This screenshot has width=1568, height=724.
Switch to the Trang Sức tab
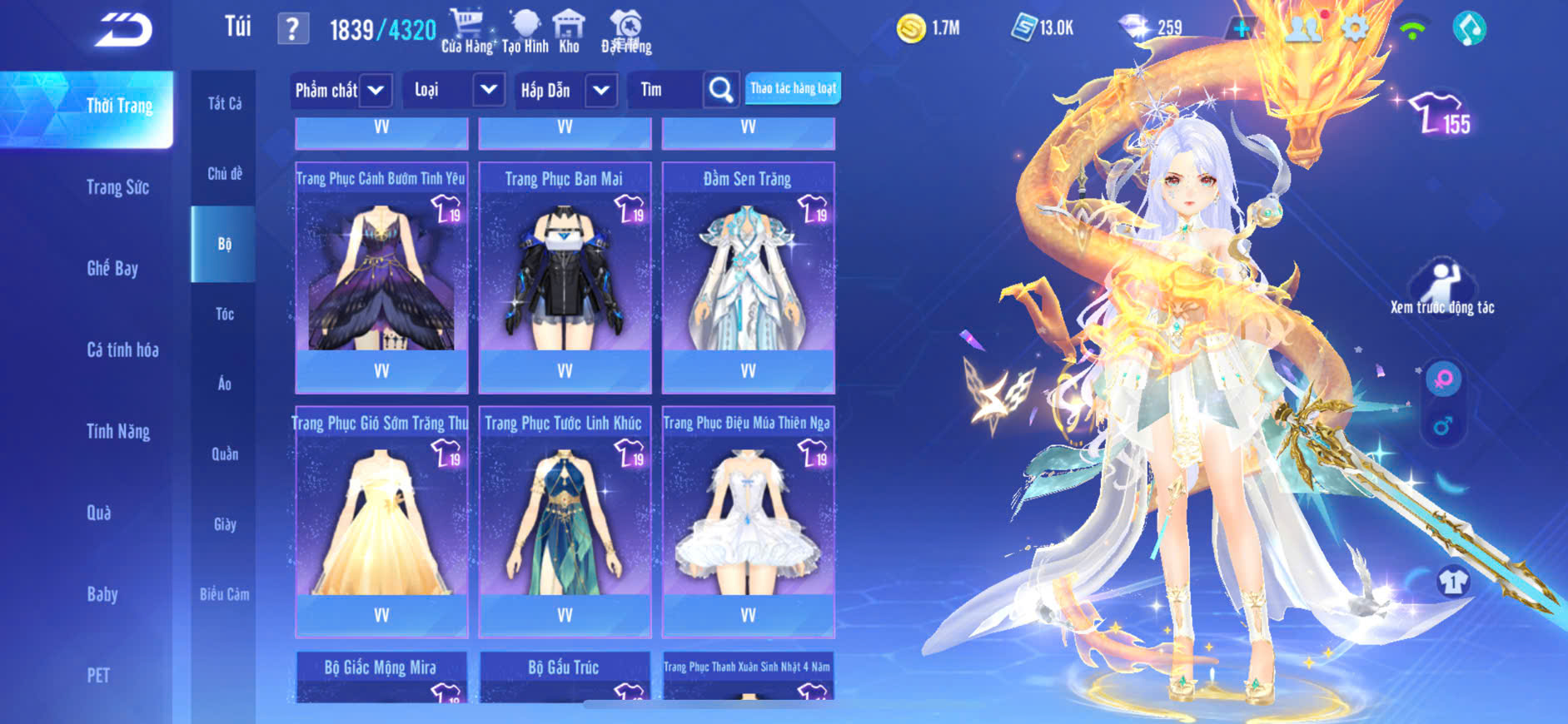point(117,187)
